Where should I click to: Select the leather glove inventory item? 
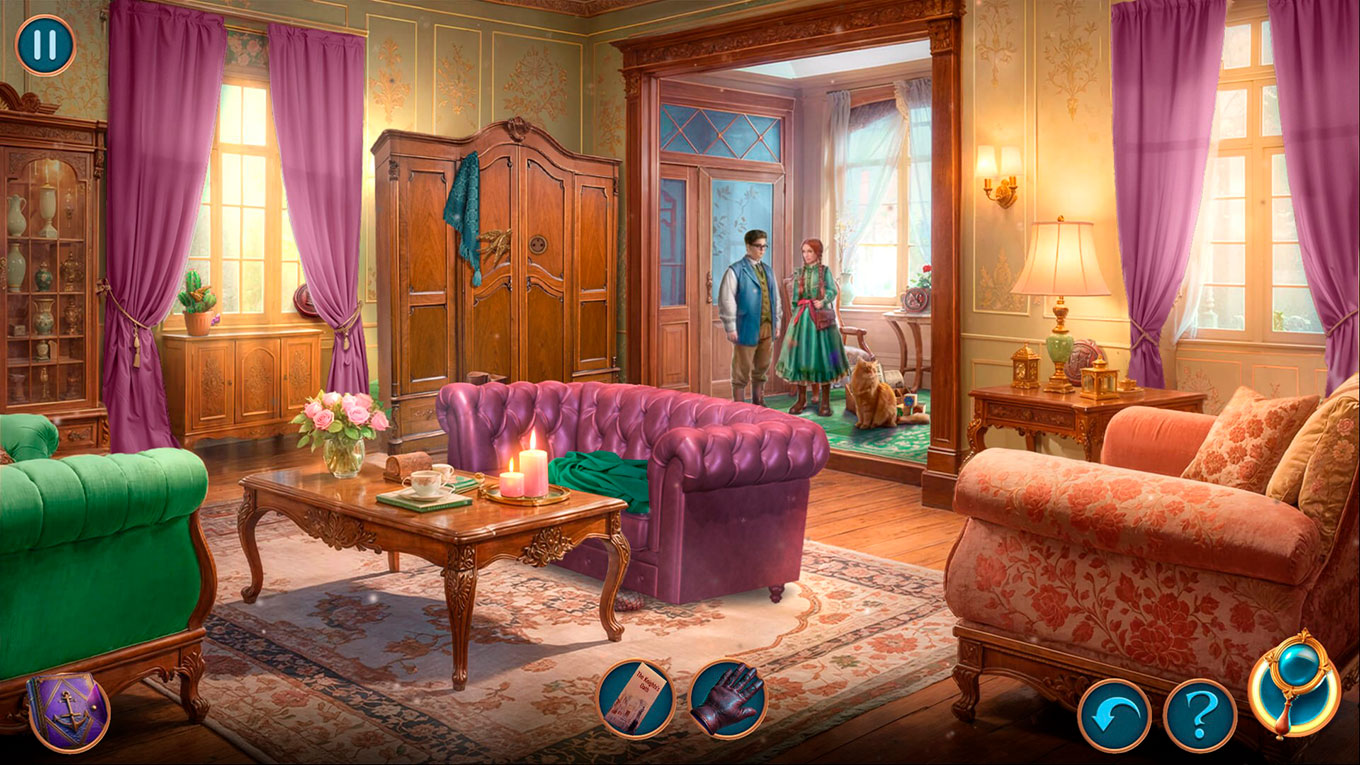tap(728, 699)
